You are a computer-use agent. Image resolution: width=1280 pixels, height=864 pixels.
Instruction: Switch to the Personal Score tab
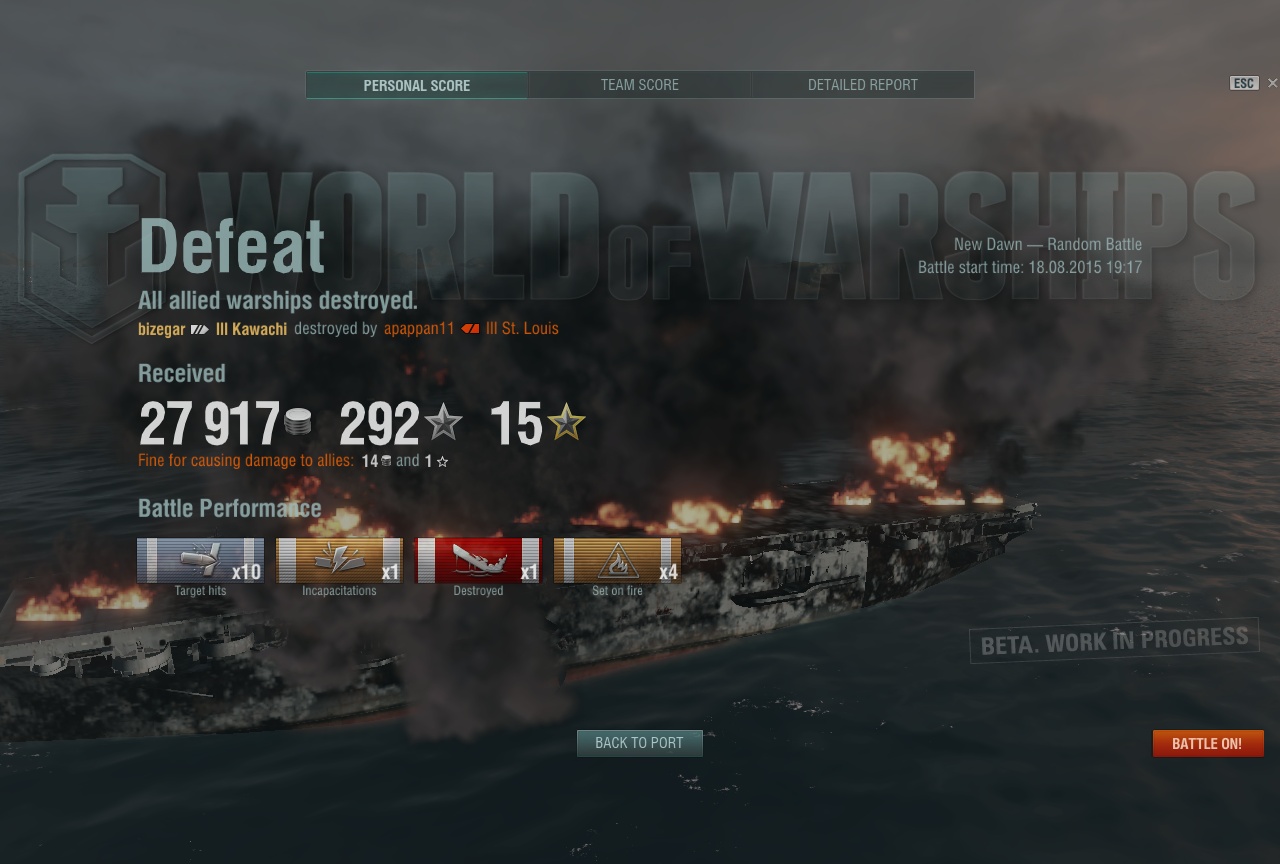(416, 85)
